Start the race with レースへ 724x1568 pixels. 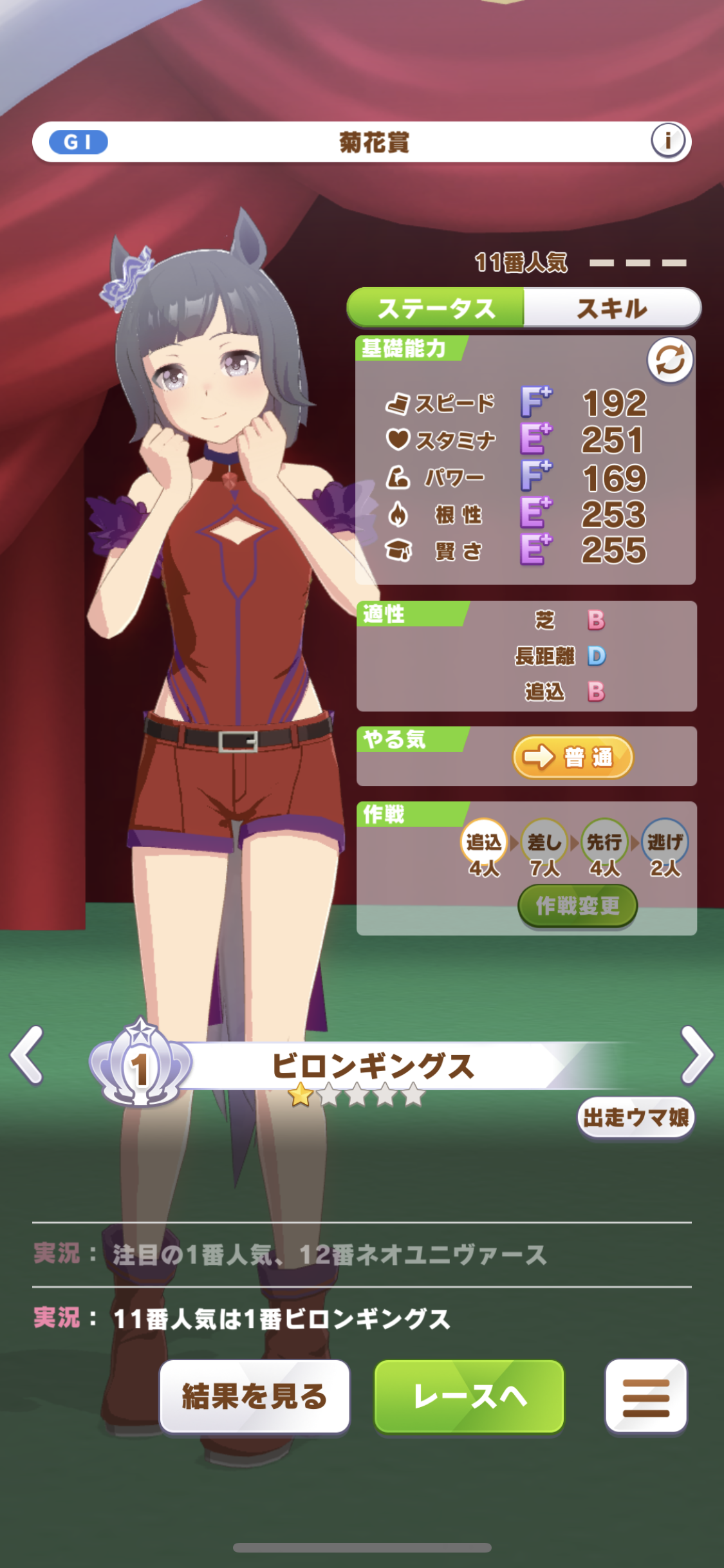click(469, 1396)
